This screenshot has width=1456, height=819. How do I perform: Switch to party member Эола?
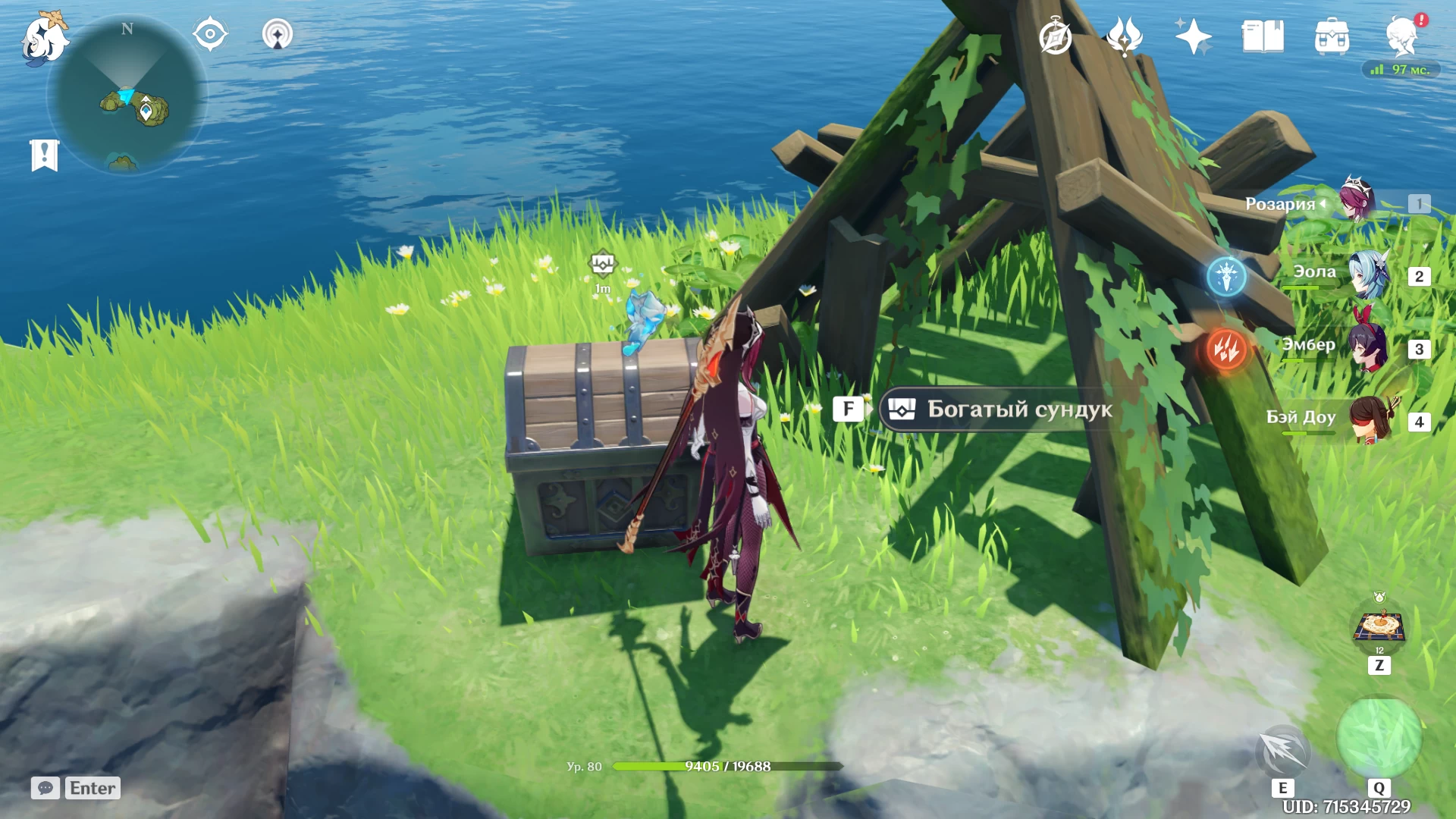[x=1369, y=275]
